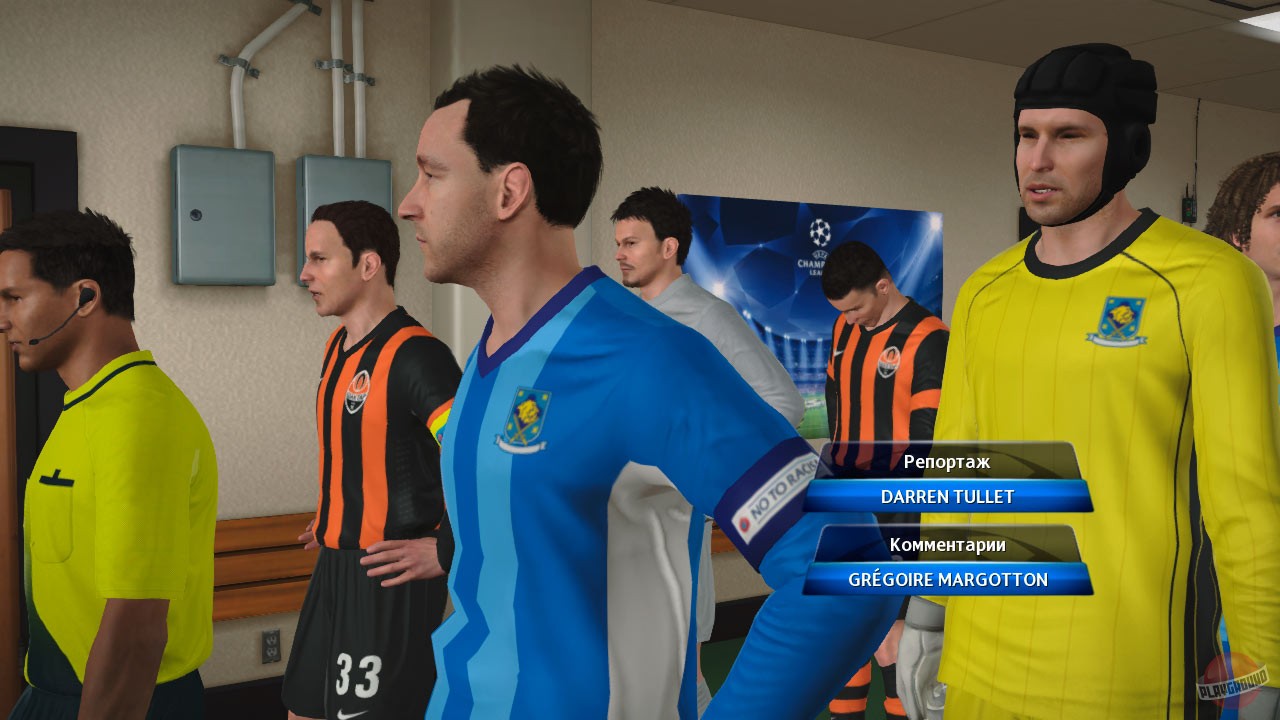Viewport: 1280px width, 720px height.
Task: Click the Репортаж header label
Action: click(946, 462)
